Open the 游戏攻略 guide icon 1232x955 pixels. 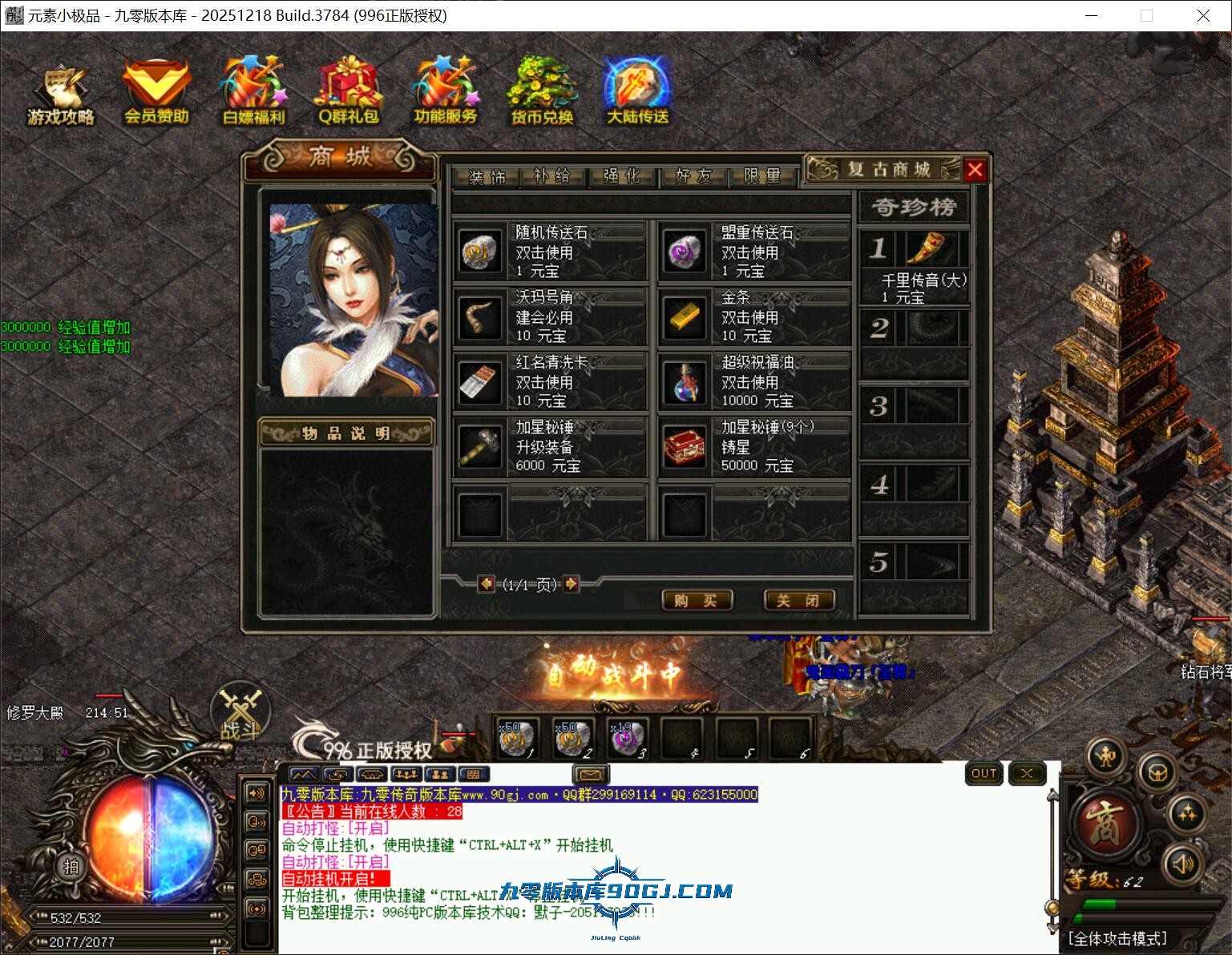click(x=61, y=88)
